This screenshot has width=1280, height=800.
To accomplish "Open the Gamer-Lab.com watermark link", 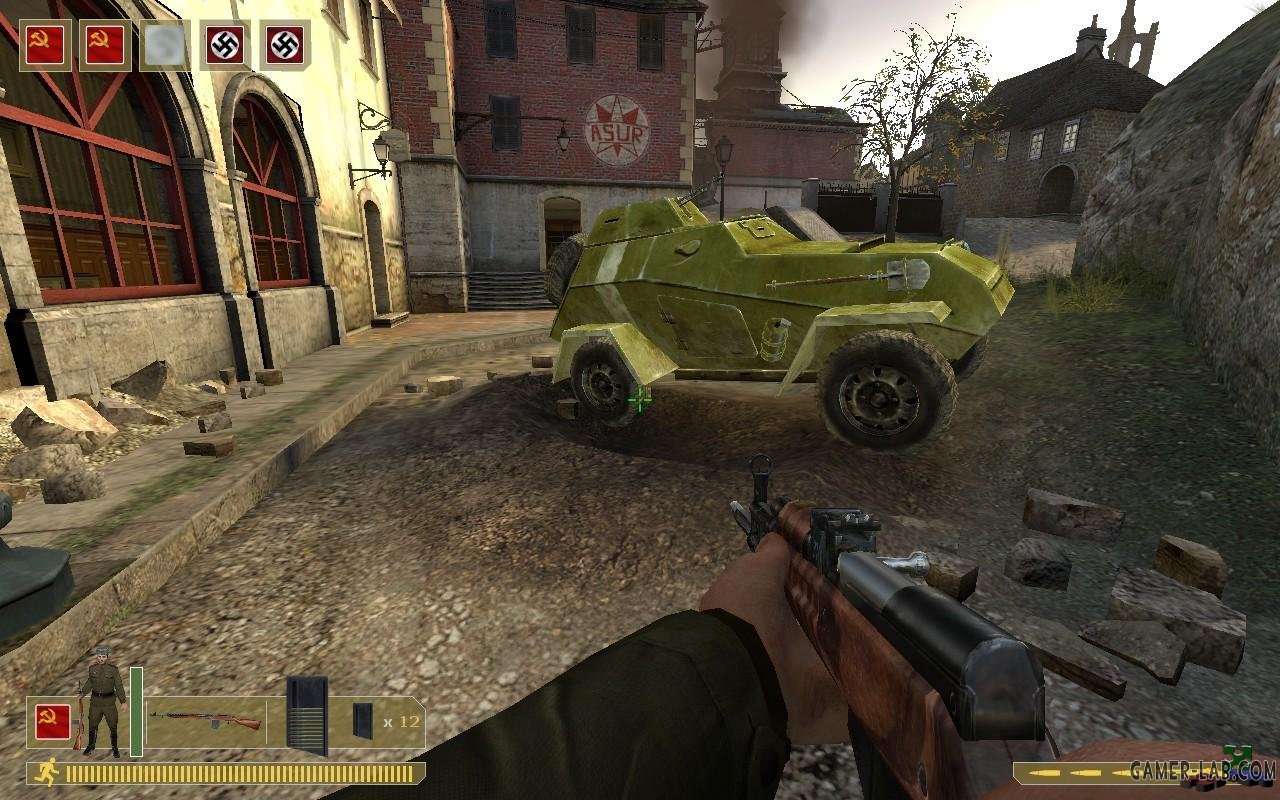I will pyautogui.click(x=1202, y=770).
